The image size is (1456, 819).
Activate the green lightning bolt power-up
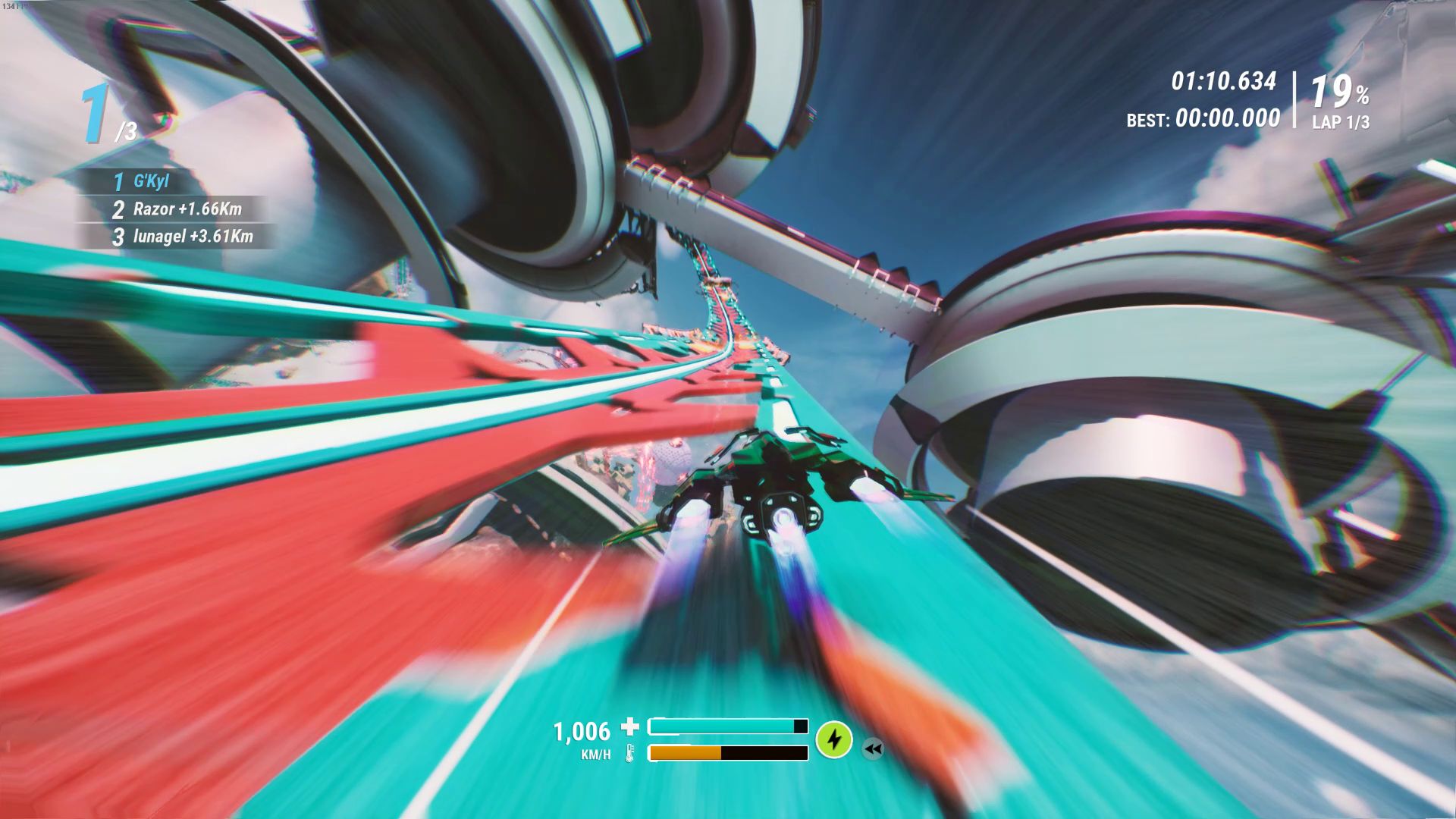coord(834,739)
